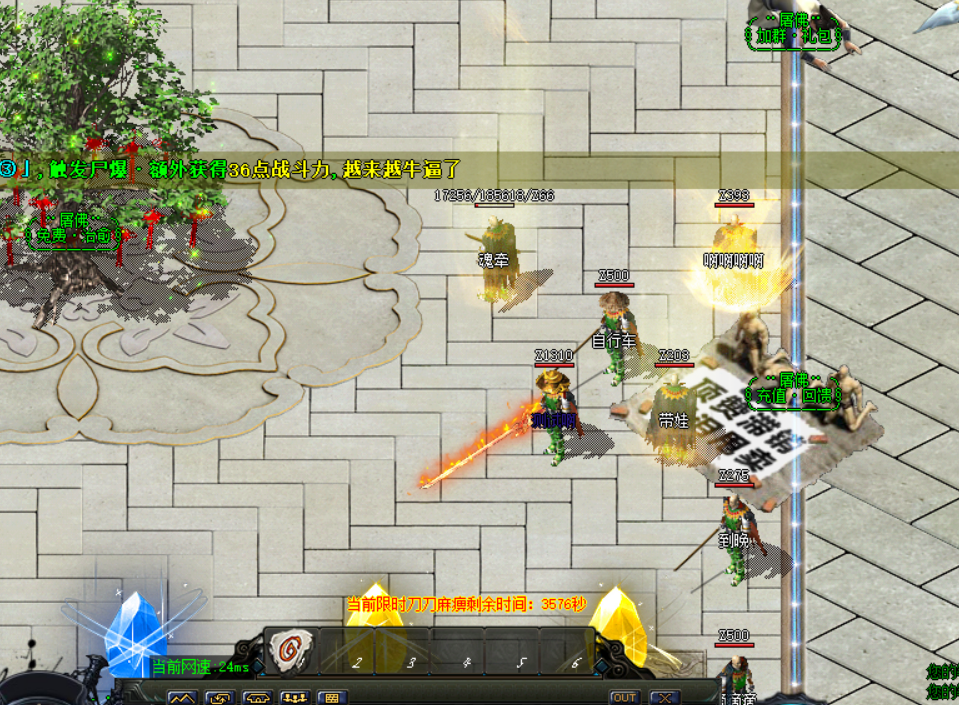The height and width of the screenshot is (705, 959).
Task: Click the OUT button on the bottom bar
Action: pyautogui.click(x=624, y=697)
